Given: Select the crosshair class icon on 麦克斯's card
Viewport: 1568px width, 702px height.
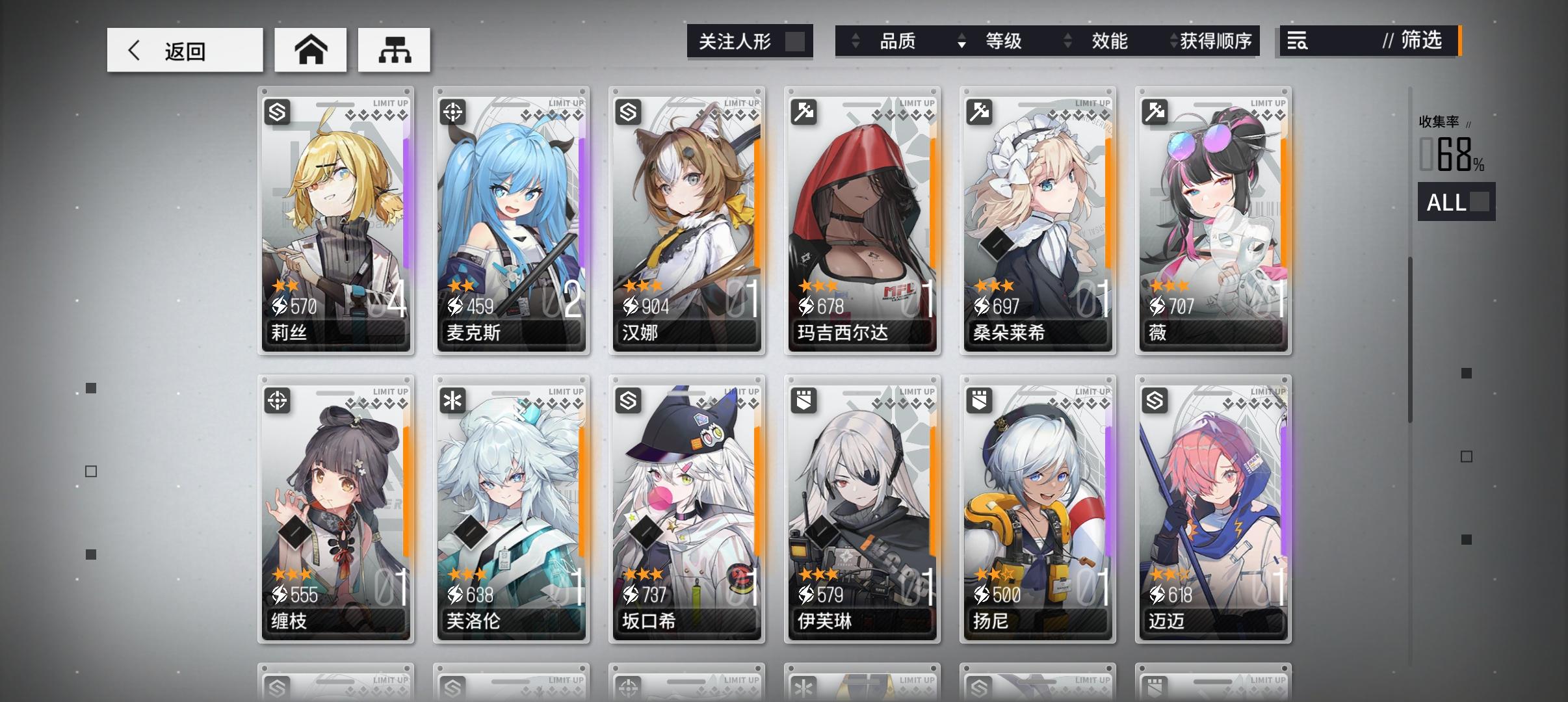Looking at the screenshot, I should (x=453, y=112).
